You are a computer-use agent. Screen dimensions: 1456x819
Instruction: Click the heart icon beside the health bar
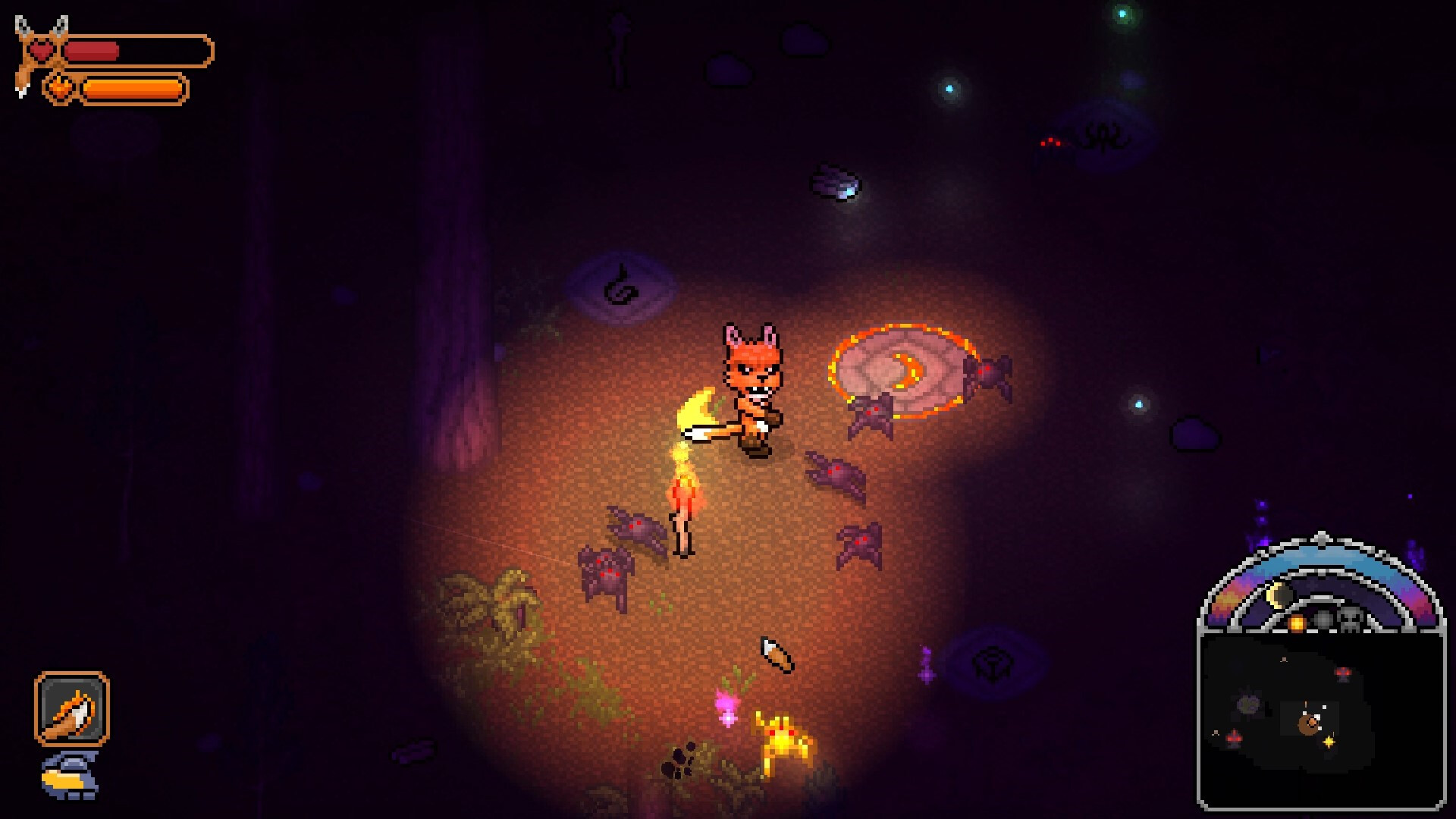(x=42, y=49)
